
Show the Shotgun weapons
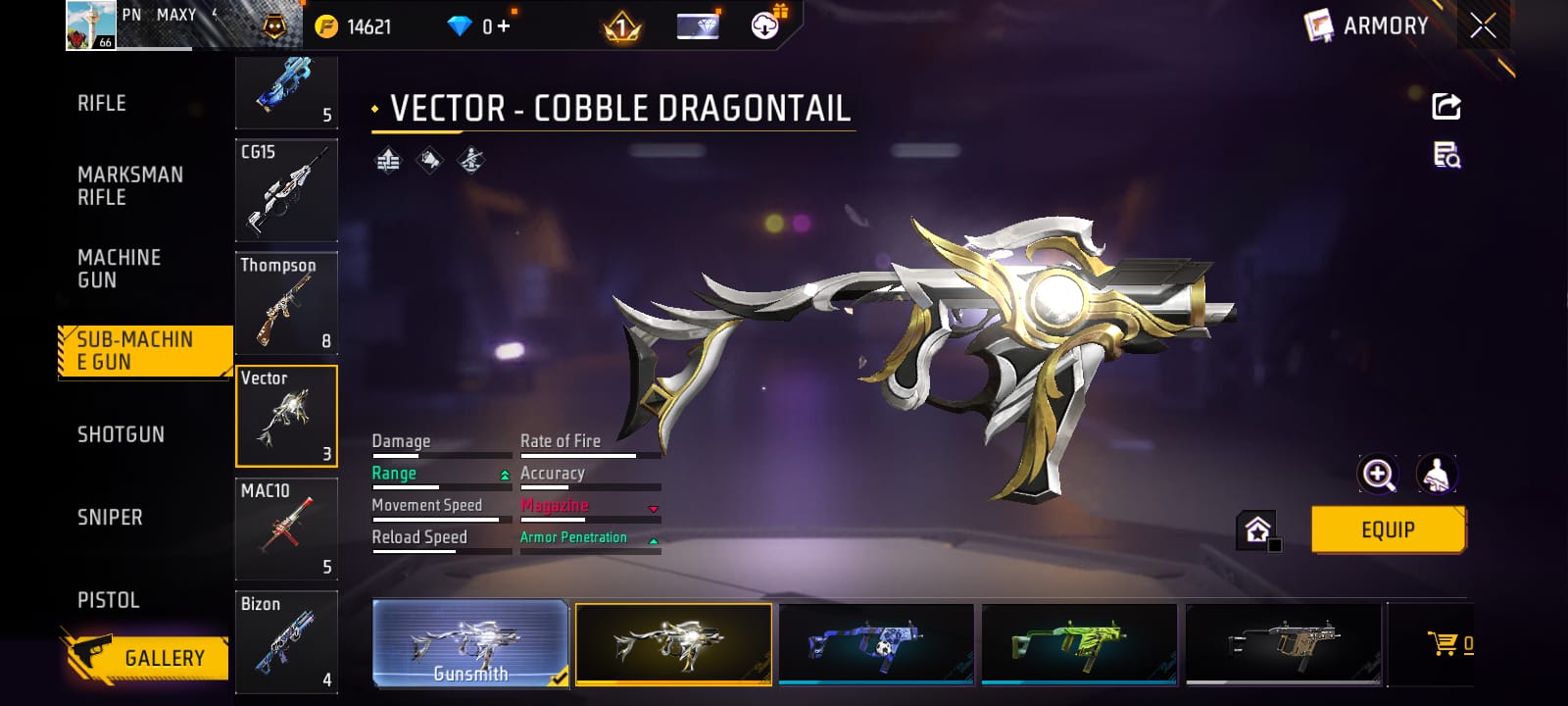point(121,434)
